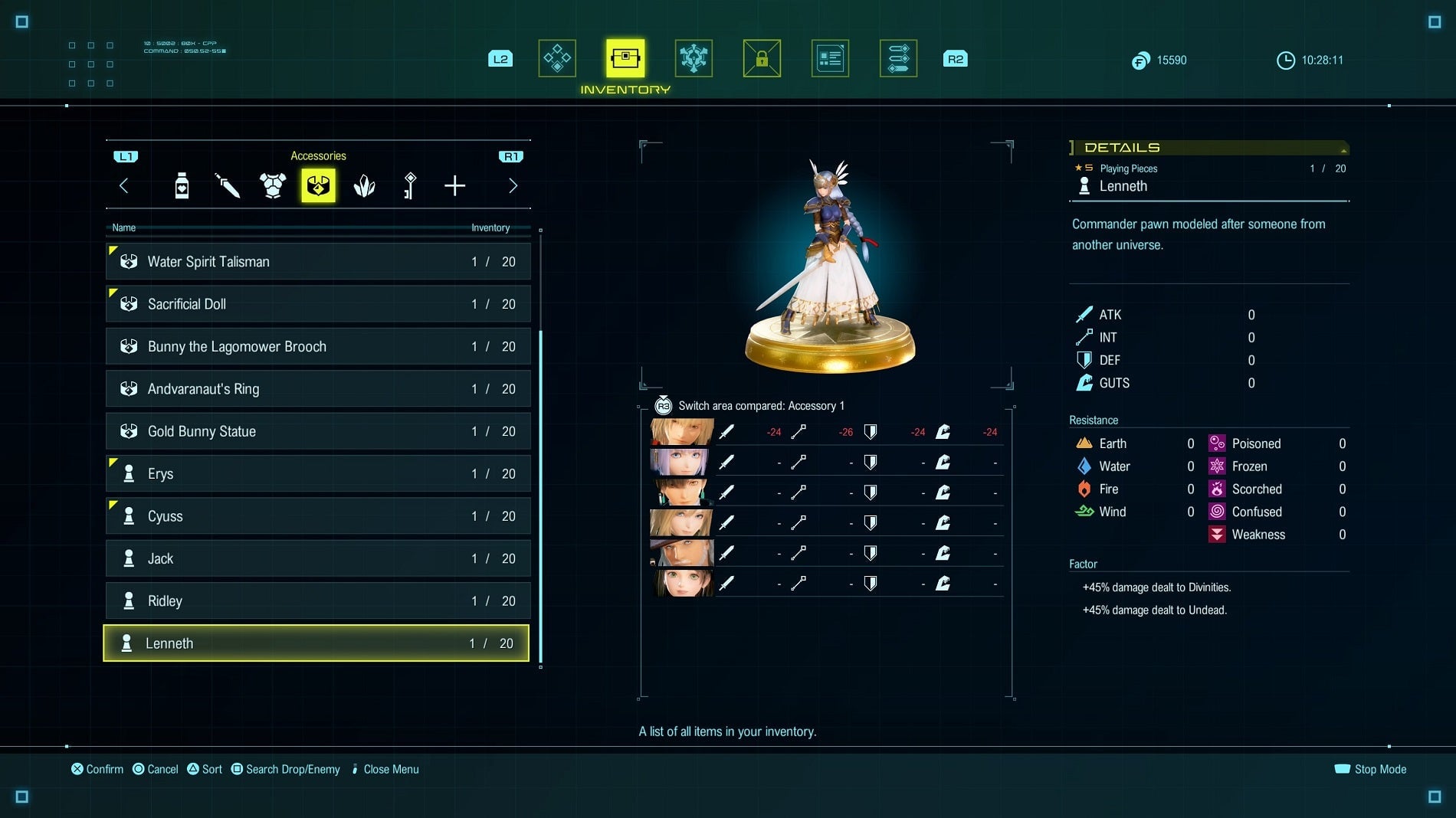The height and width of the screenshot is (818, 1456).
Task: Select Gold Bunny Statue in the list
Action: coord(203,431)
